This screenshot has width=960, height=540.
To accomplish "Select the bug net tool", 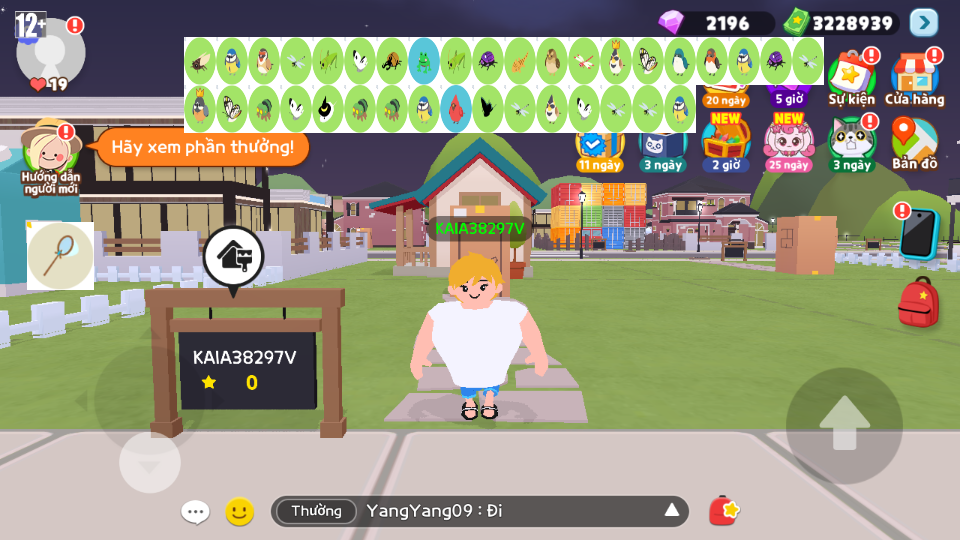I will (60, 256).
